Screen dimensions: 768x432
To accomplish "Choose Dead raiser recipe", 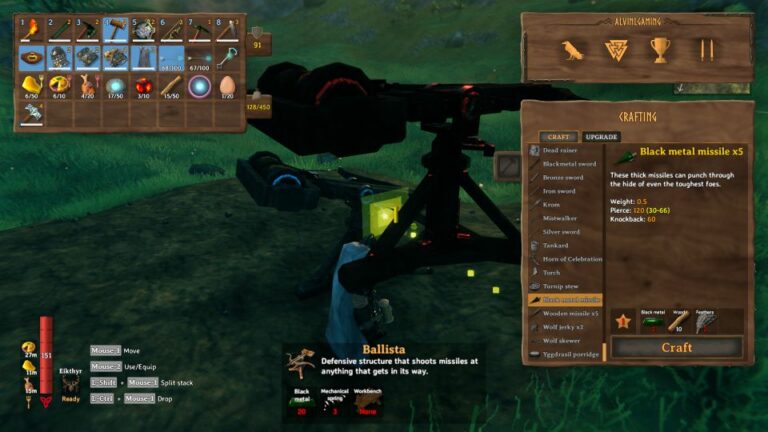I will click(563, 150).
